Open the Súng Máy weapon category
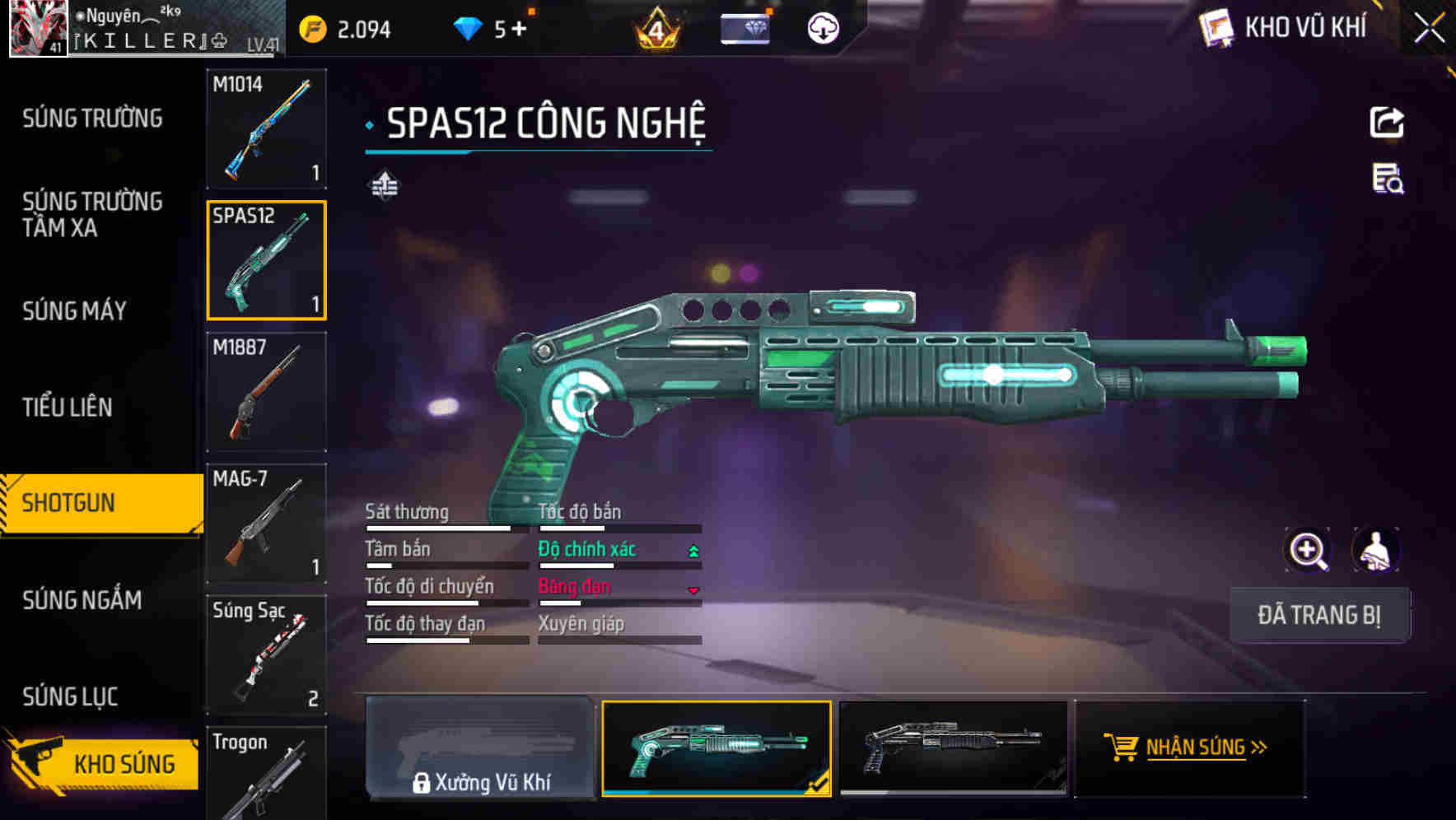The width and height of the screenshot is (1456, 820). click(74, 311)
